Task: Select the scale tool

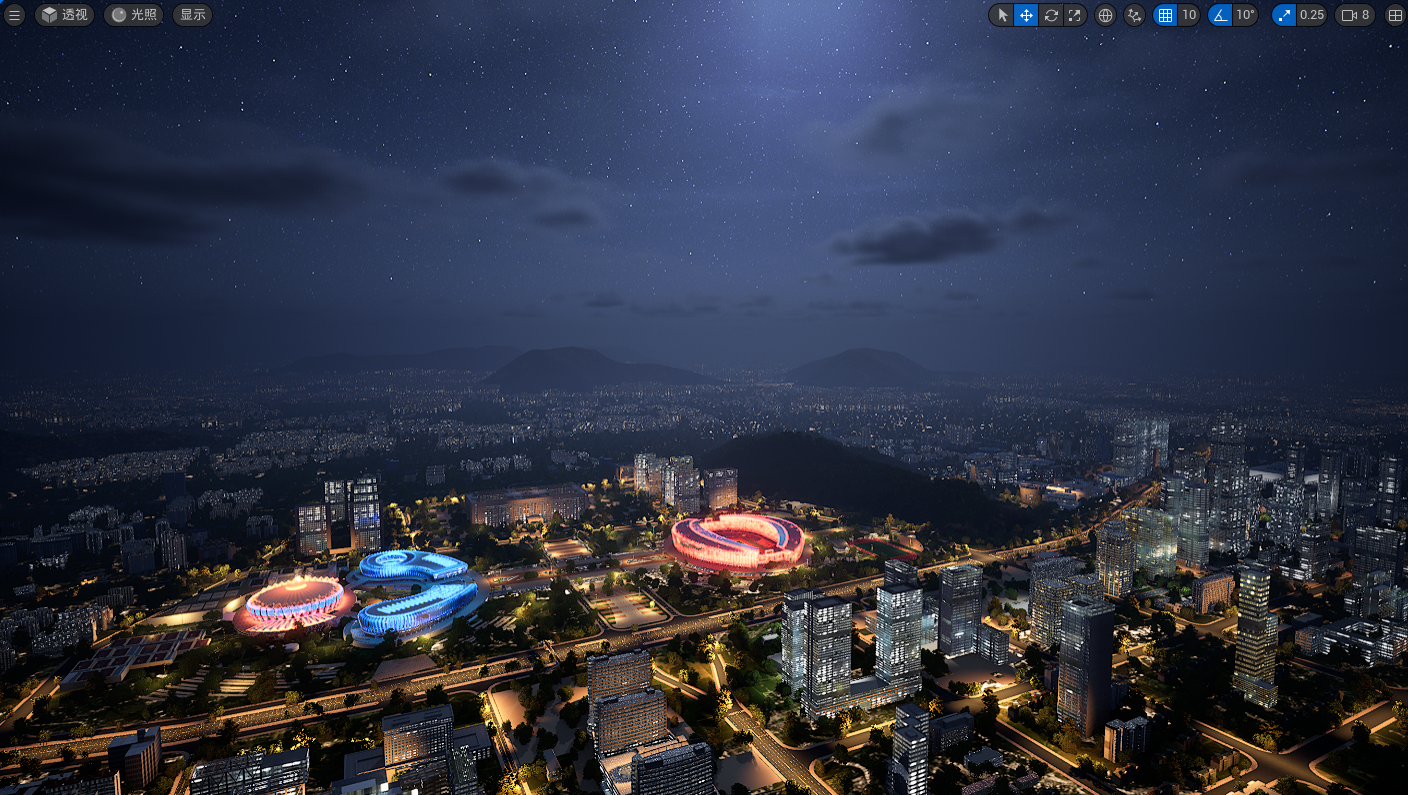Action: click(x=1074, y=15)
